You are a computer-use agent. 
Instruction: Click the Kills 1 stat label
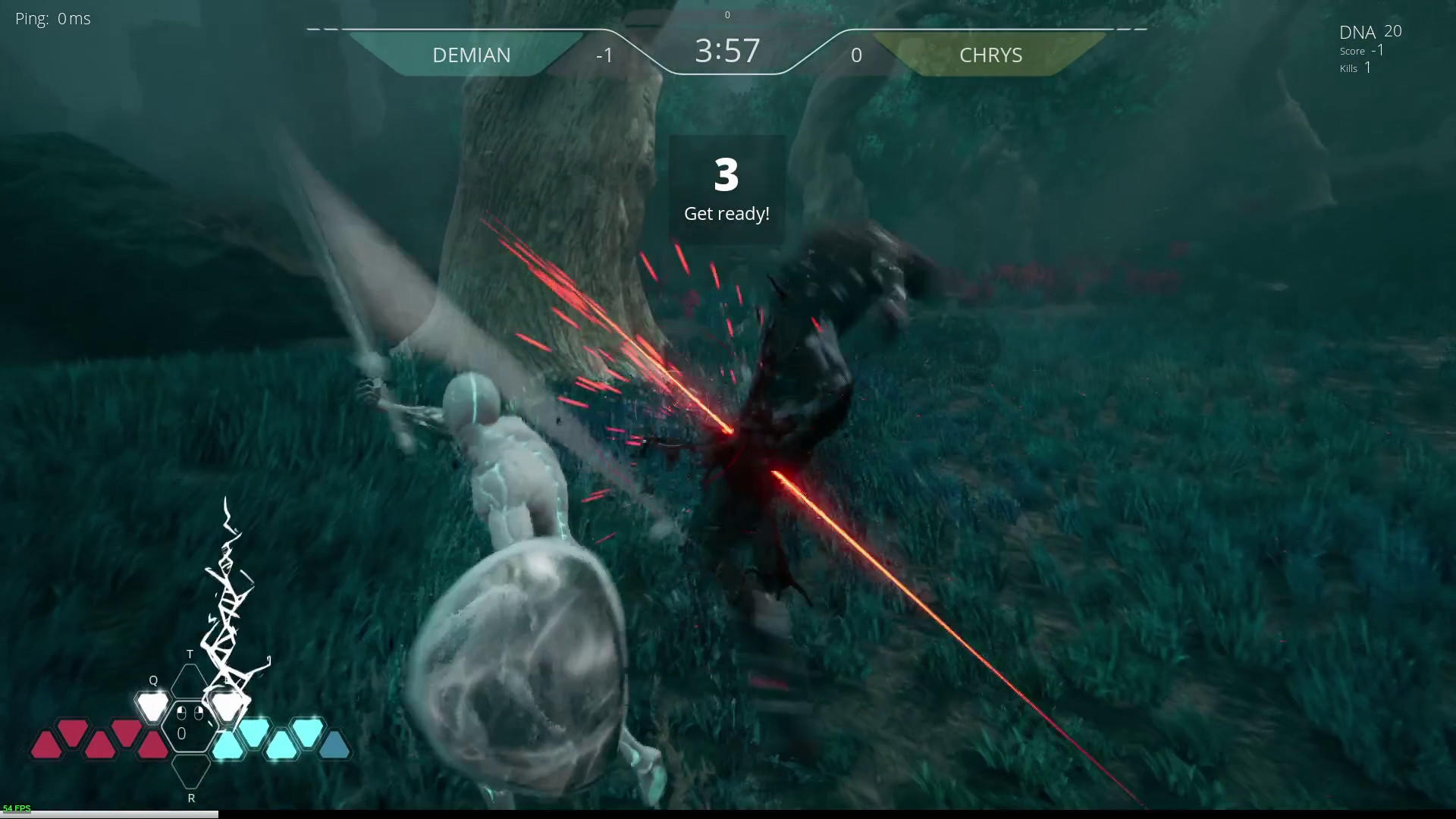pyautogui.click(x=1356, y=67)
